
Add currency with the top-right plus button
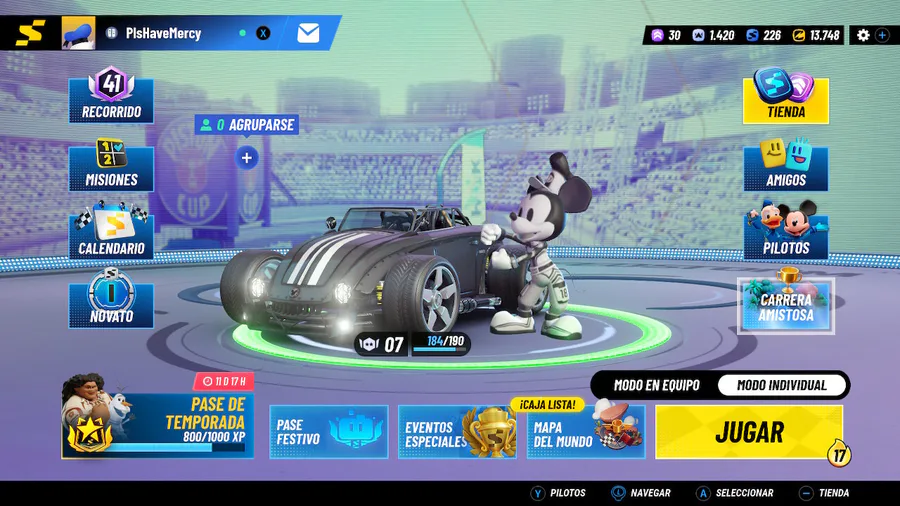tap(882, 35)
